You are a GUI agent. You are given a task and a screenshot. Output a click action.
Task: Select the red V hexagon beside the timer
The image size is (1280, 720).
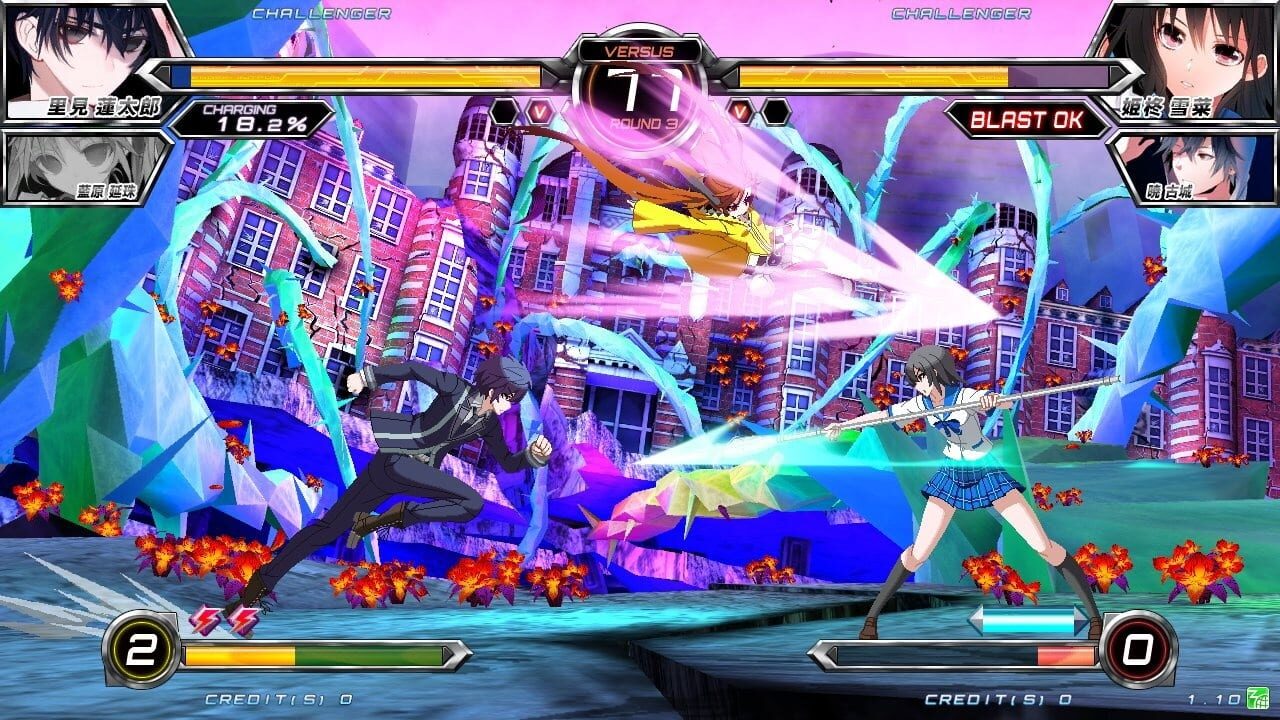(x=540, y=113)
